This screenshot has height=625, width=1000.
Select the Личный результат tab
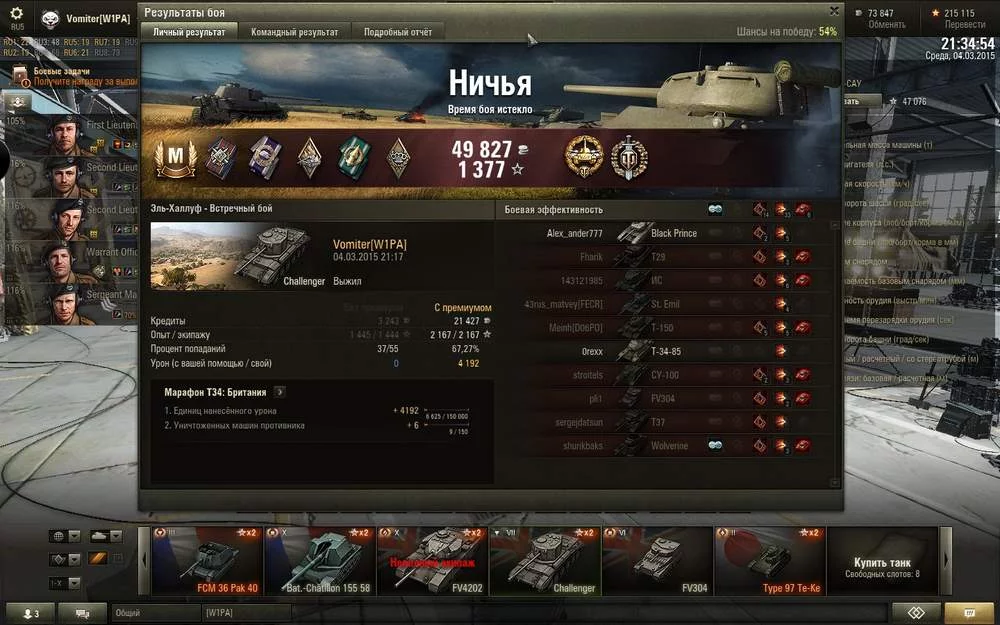click(x=189, y=32)
